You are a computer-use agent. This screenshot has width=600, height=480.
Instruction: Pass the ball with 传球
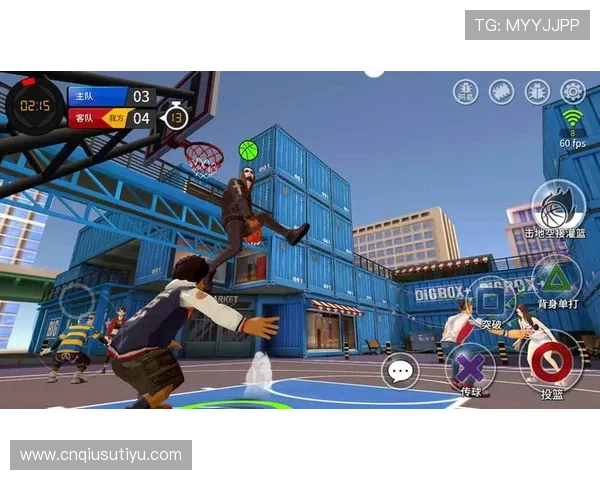(471, 367)
